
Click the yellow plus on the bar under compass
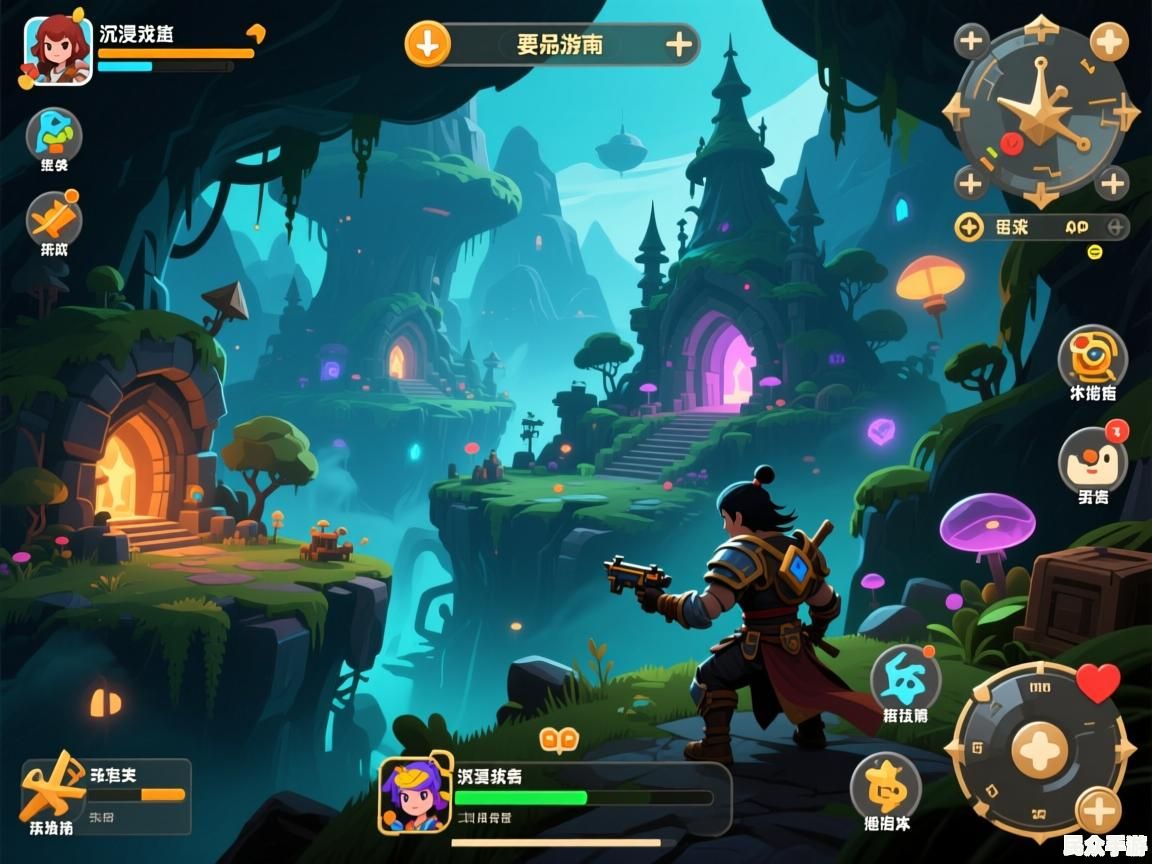tap(969, 227)
